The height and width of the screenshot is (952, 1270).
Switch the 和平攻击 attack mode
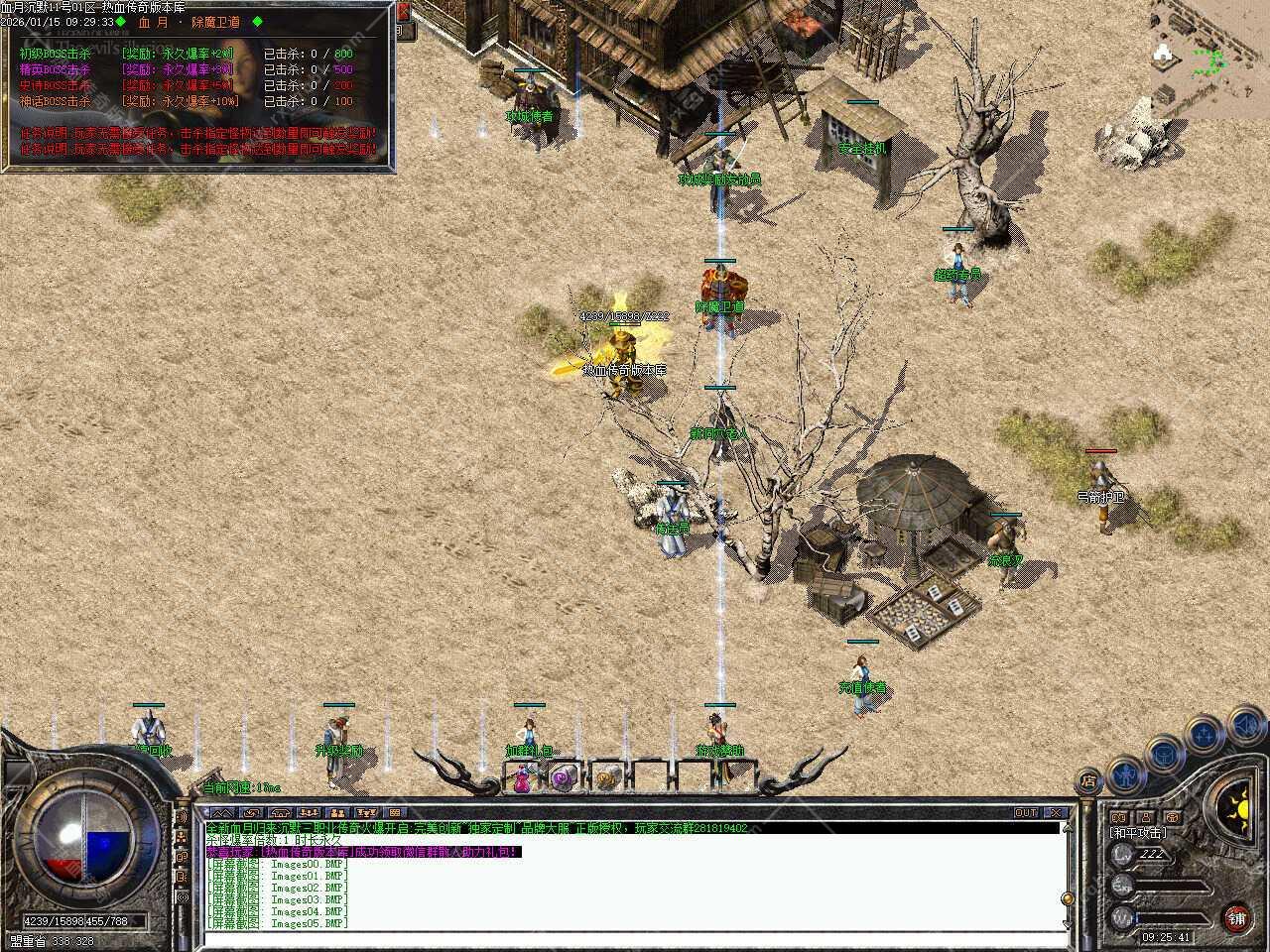tap(1138, 833)
